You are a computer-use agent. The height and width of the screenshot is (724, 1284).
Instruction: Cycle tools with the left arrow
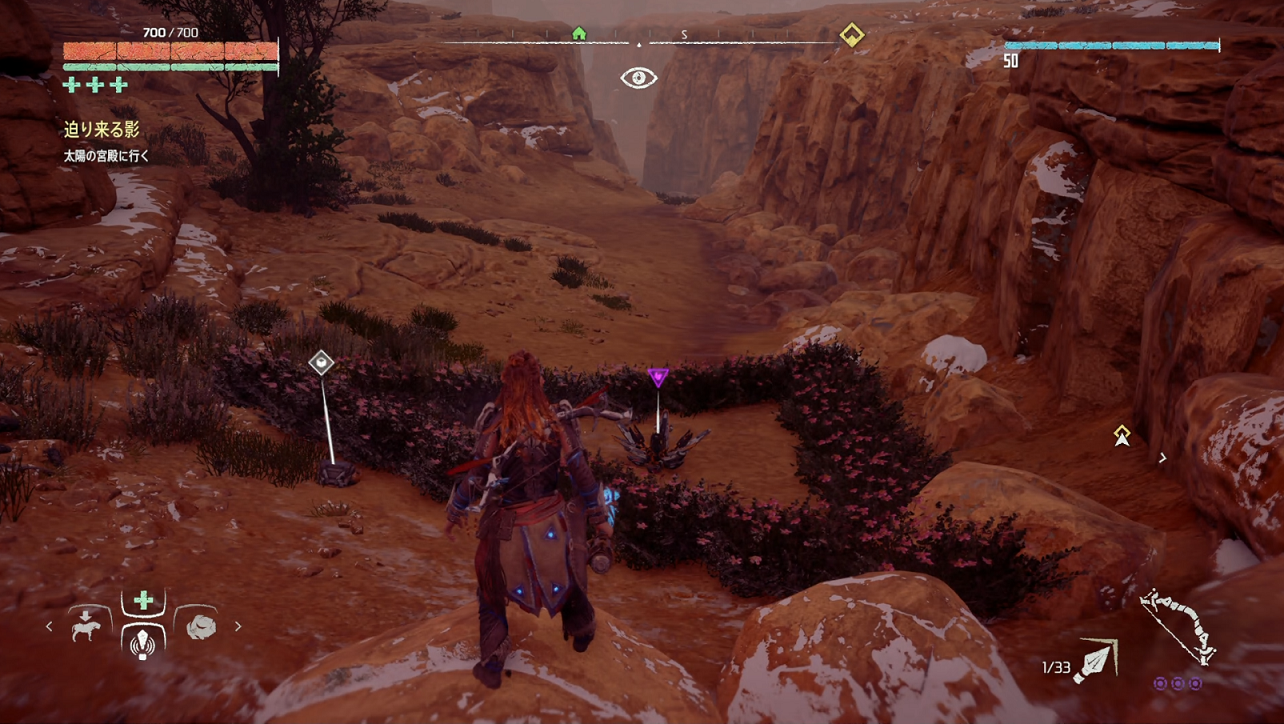[50, 627]
